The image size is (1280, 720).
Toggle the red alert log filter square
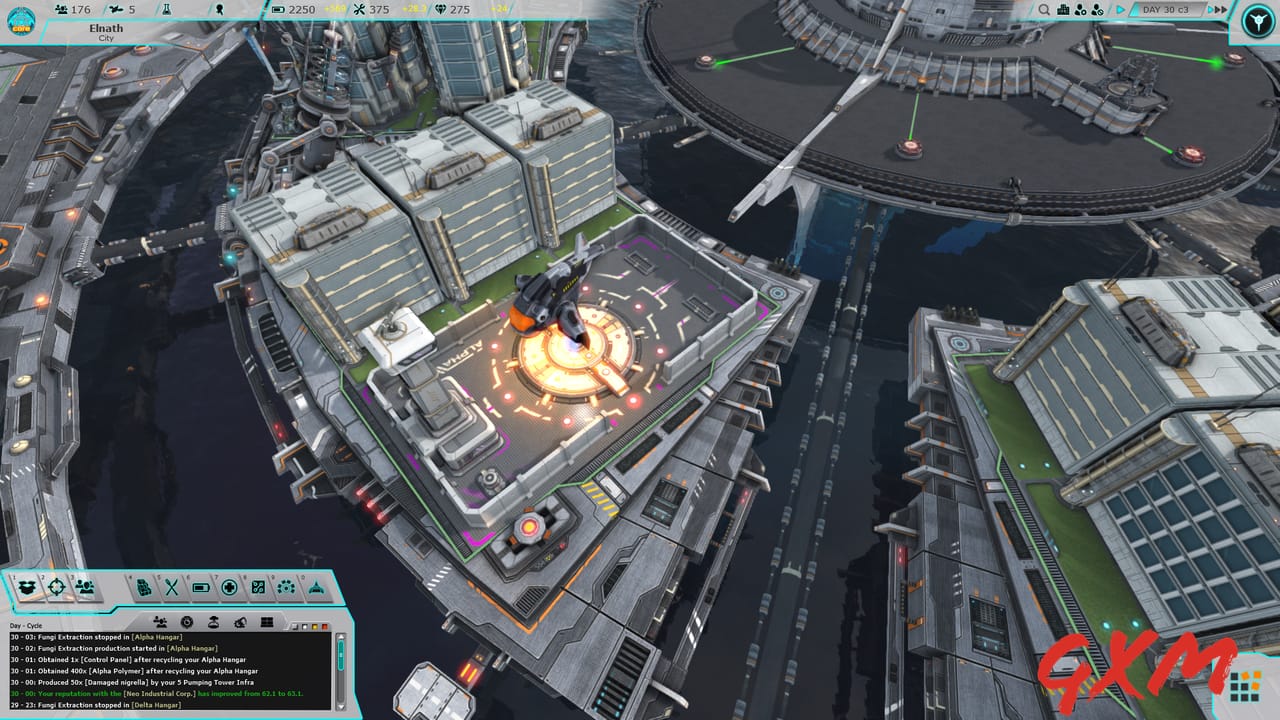coord(326,625)
